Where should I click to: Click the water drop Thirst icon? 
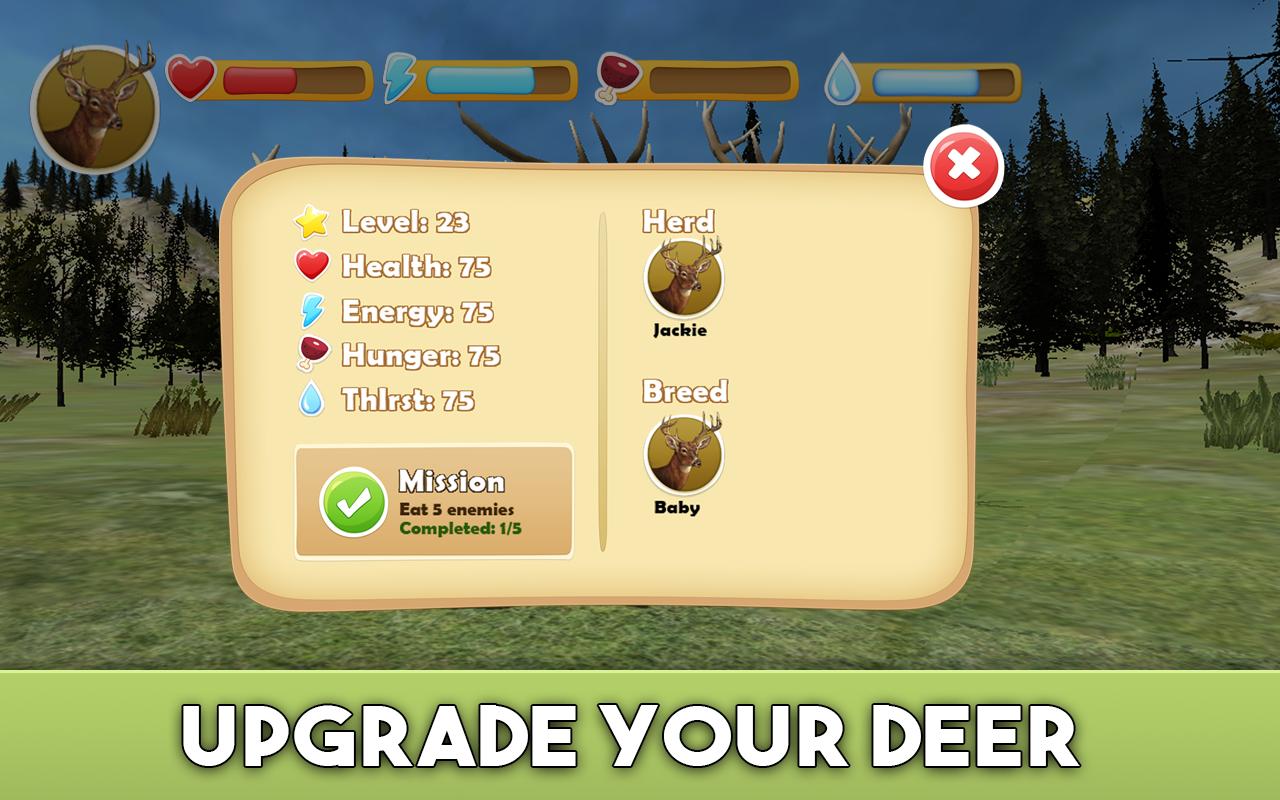[312, 400]
